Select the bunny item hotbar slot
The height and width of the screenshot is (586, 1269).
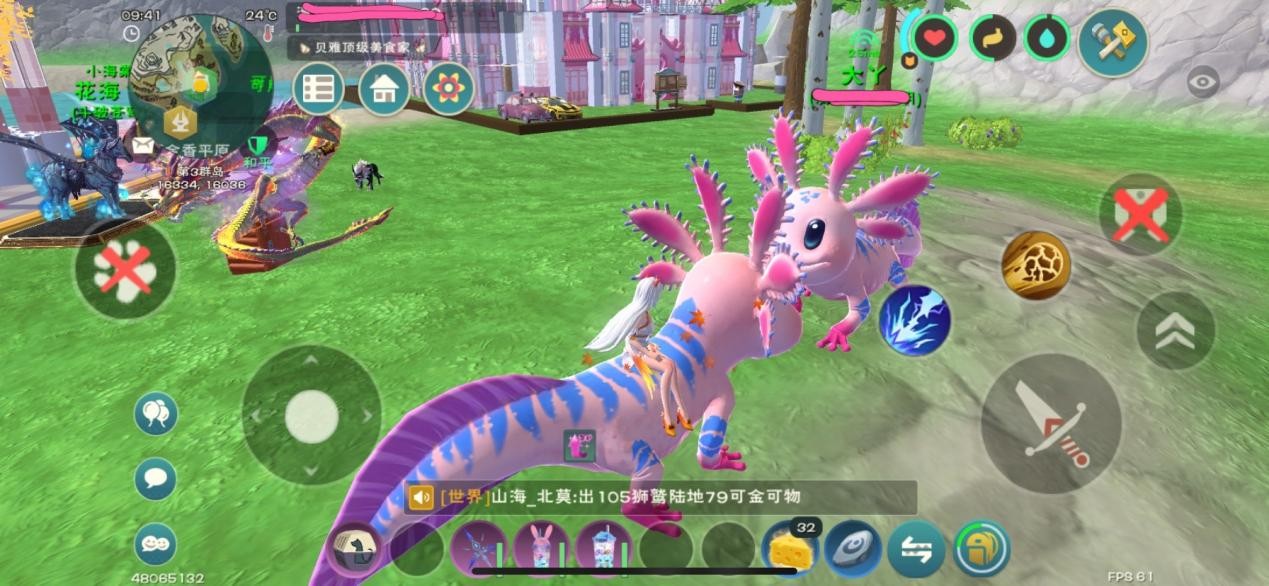(x=541, y=549)
